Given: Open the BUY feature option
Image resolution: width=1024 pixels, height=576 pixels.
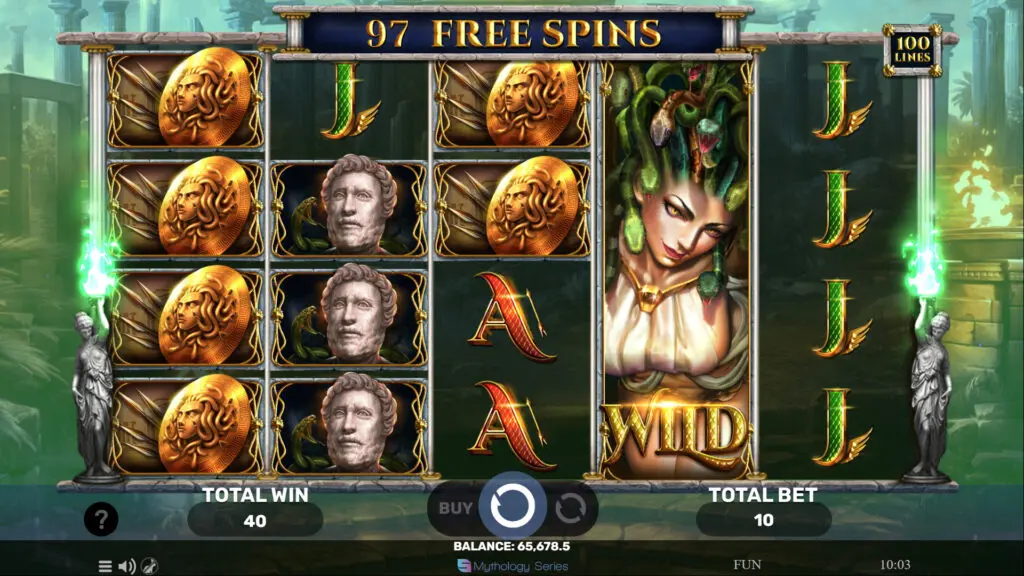Looking at the screenshot, I should tap(455, 508).
